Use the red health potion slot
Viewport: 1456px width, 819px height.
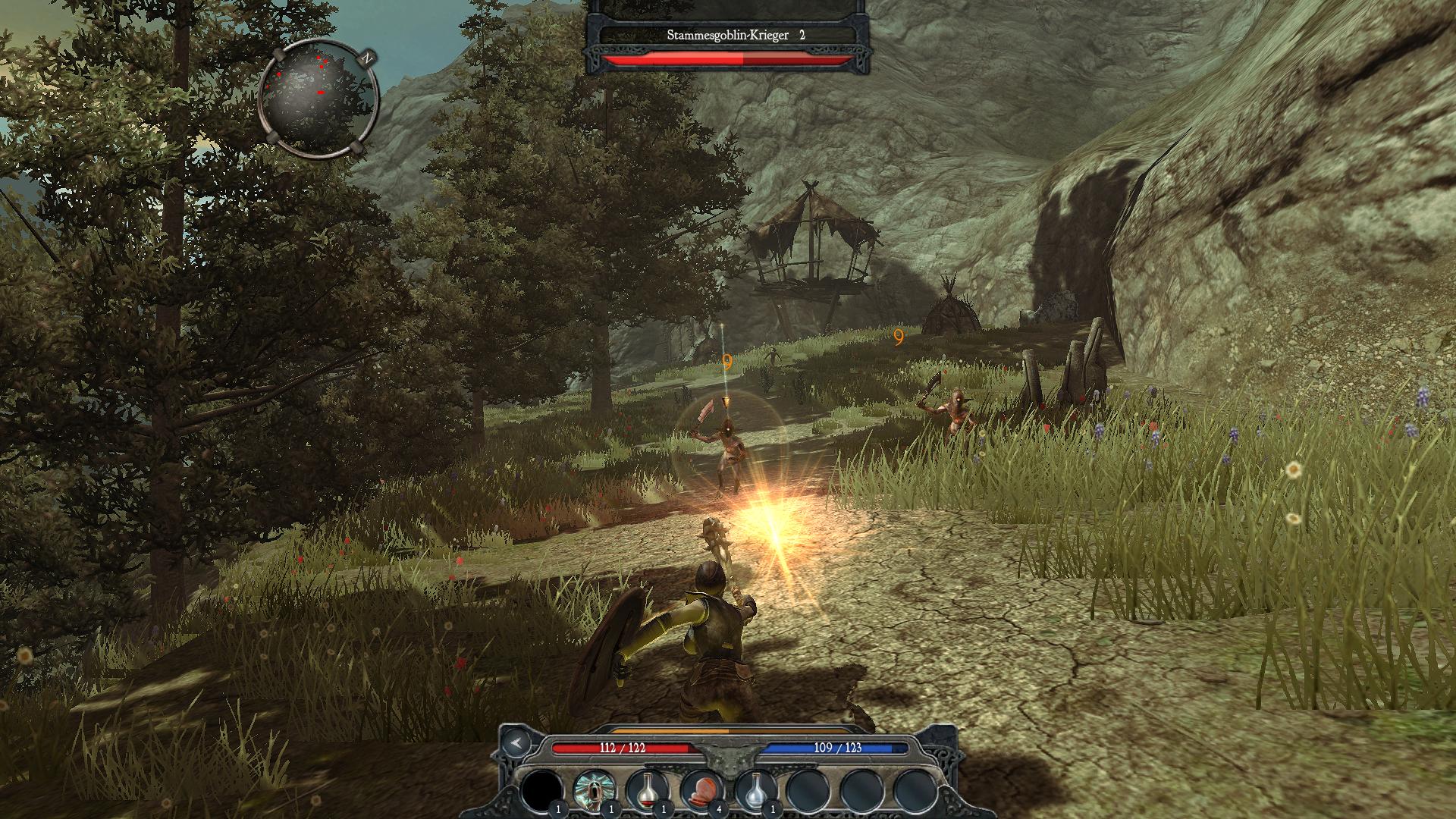(647, 790)
